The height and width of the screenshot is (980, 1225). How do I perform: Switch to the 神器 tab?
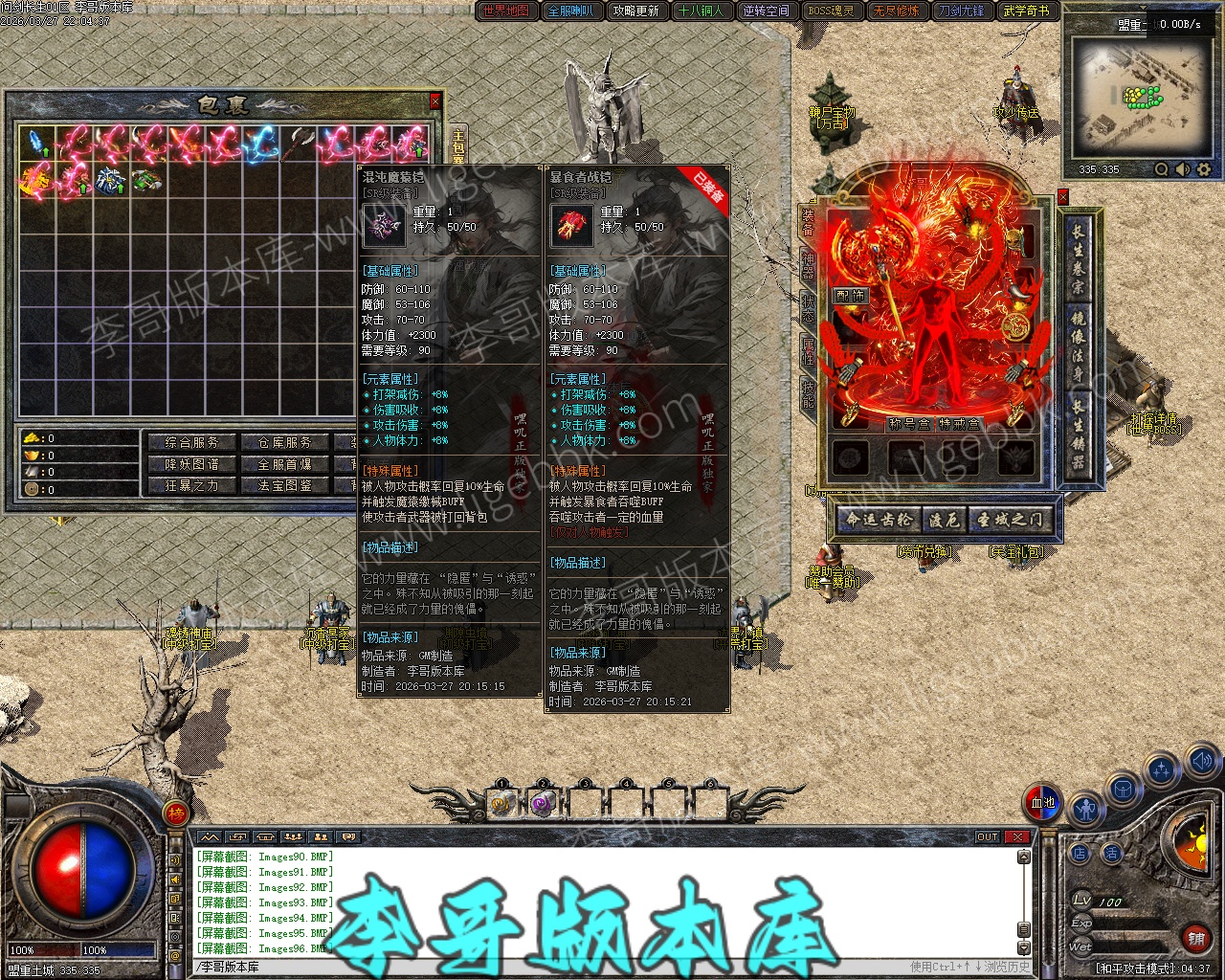click(808, 265)
